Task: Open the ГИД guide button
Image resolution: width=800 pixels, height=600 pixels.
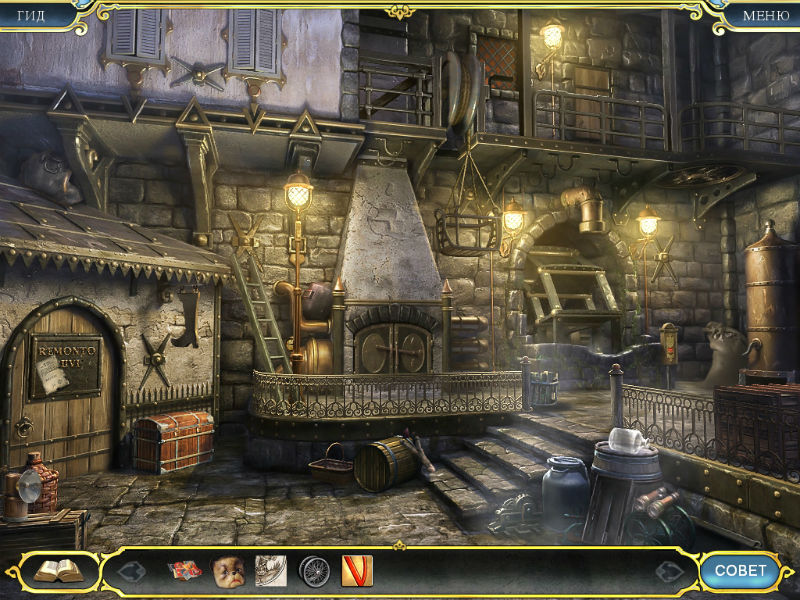Action: click(31, 14)
